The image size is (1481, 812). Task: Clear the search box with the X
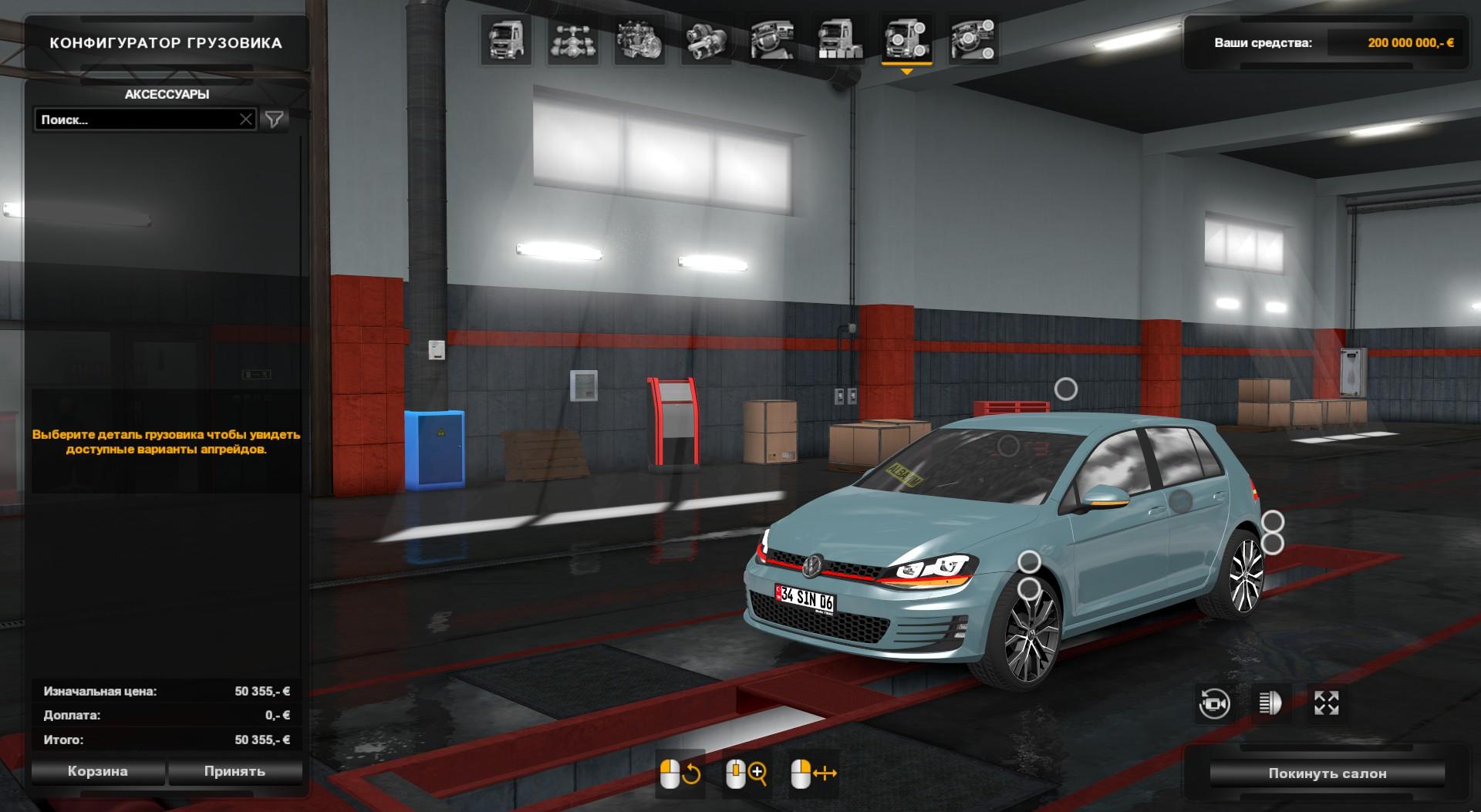coord(246,120)
